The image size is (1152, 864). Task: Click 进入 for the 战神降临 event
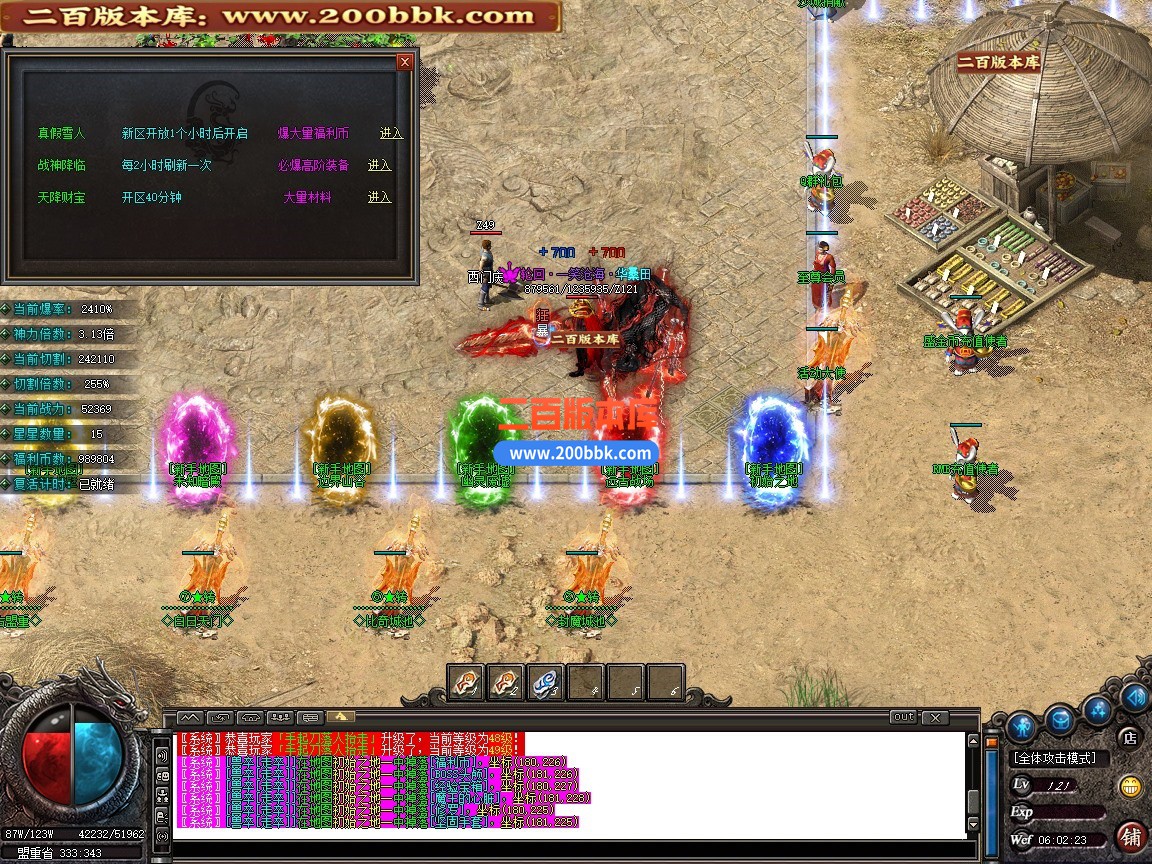click(x=379, y=165)
